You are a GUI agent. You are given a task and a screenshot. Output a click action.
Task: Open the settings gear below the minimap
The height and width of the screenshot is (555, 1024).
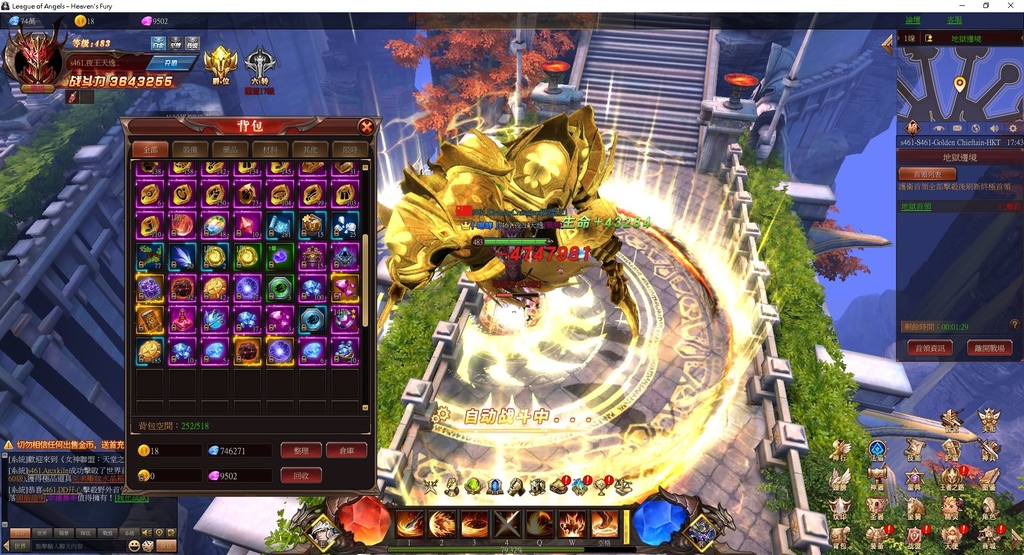tap(1012, 128)
